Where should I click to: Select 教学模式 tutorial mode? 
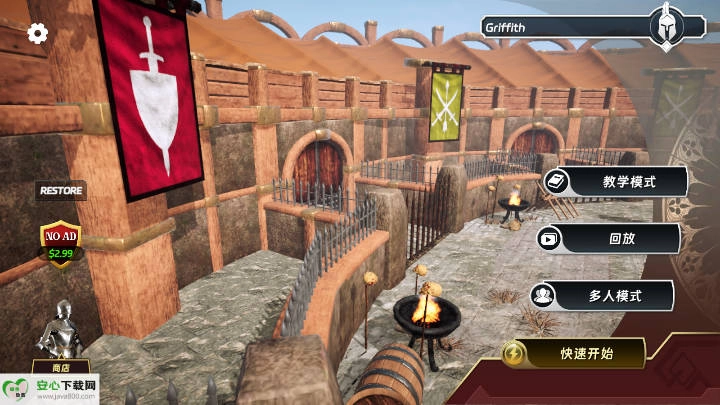[x=616, y=182]
